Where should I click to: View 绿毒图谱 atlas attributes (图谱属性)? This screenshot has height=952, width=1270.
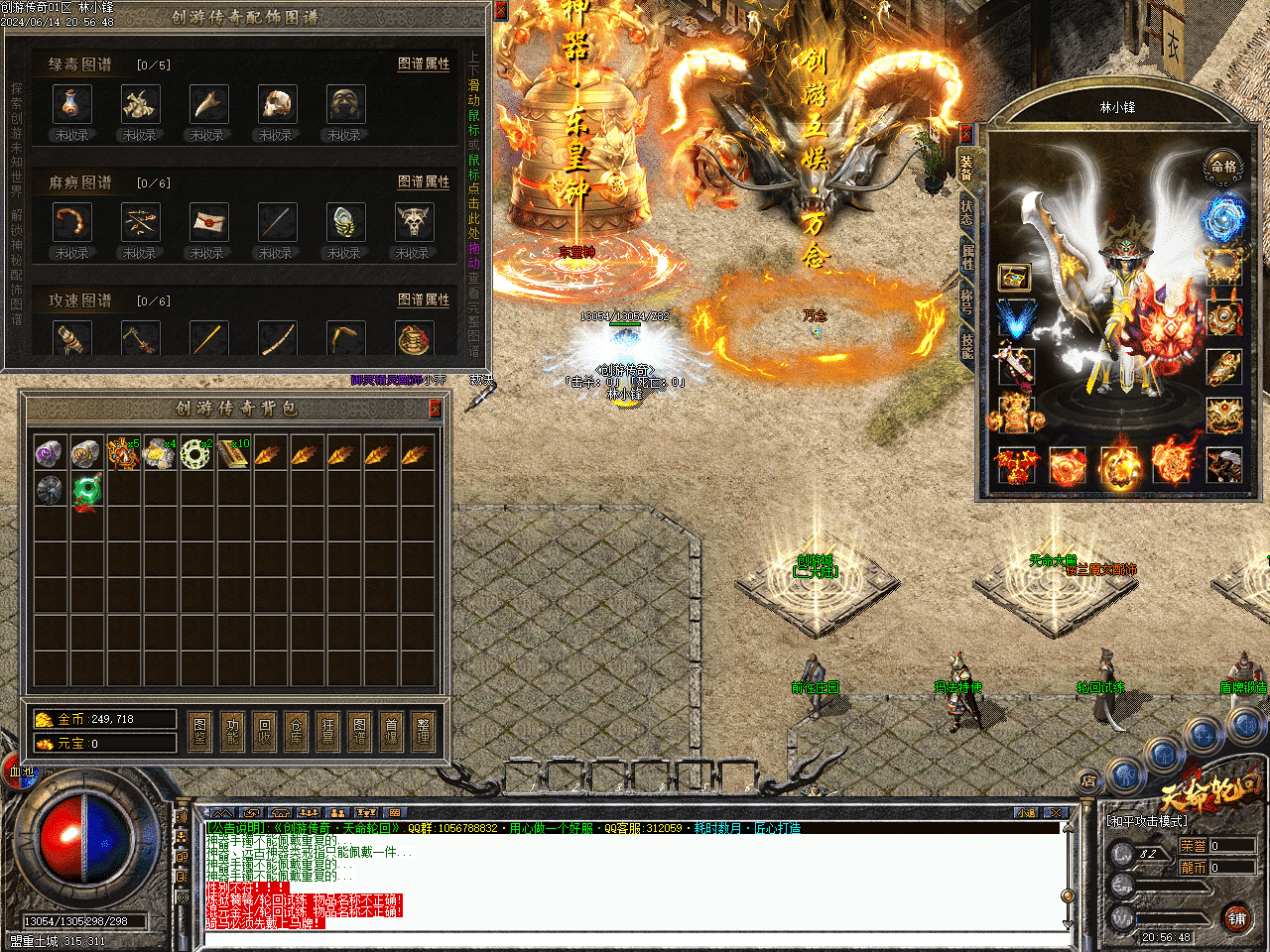424,63
